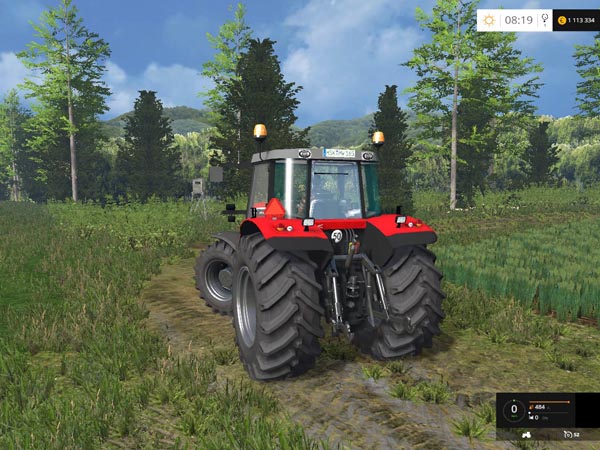This screenshot has width=600, height=450.
Task: Toggle the cruise control icon
Action: pos(568,435)
